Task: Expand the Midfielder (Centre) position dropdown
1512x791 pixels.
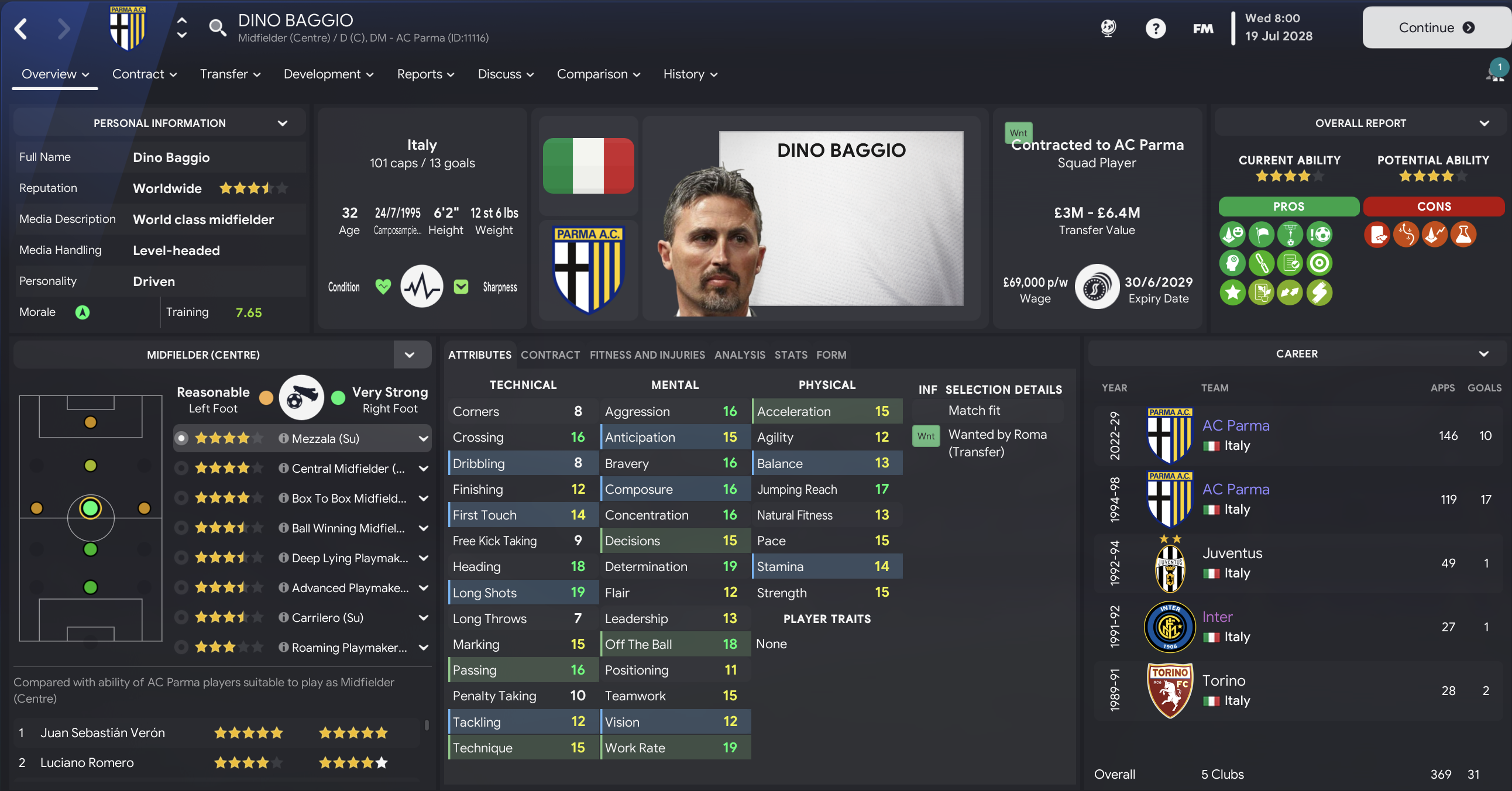Action: (410, 355)
